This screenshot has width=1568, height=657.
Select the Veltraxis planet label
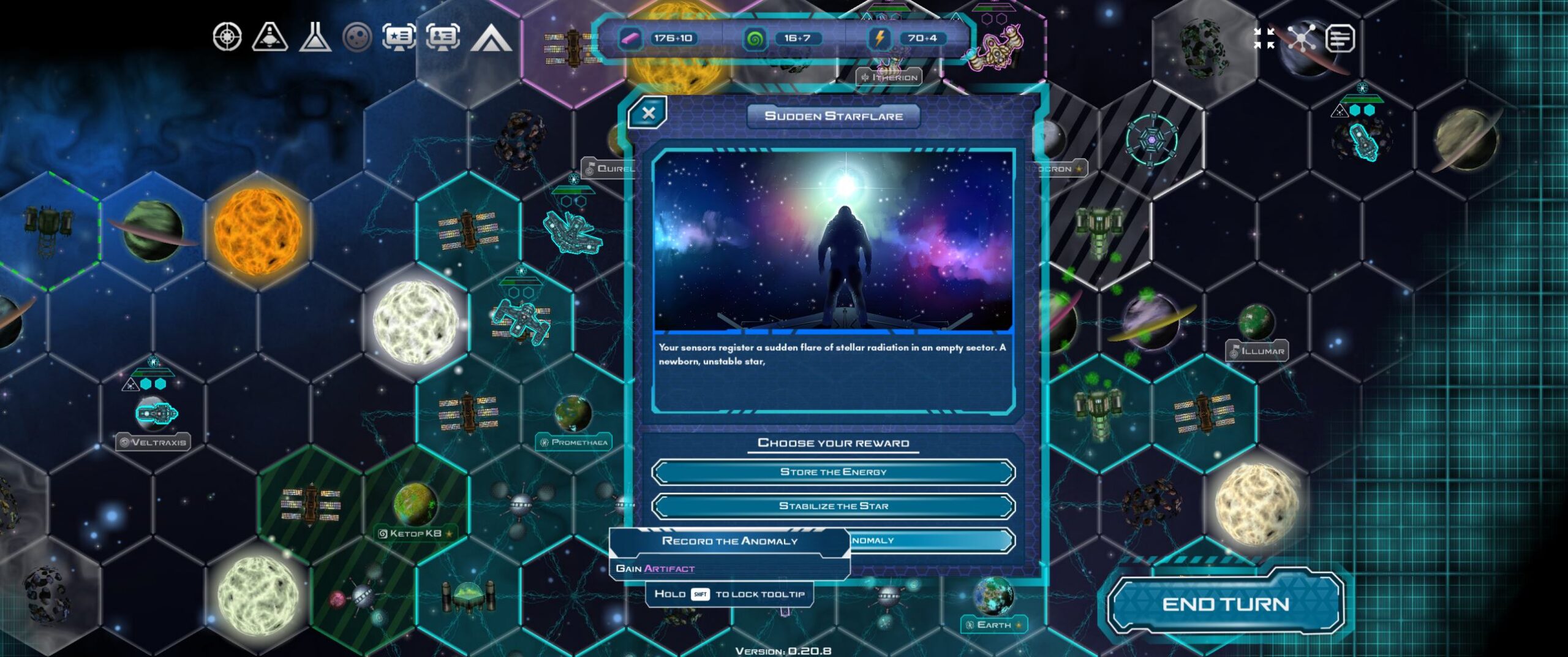click(153, 442)
